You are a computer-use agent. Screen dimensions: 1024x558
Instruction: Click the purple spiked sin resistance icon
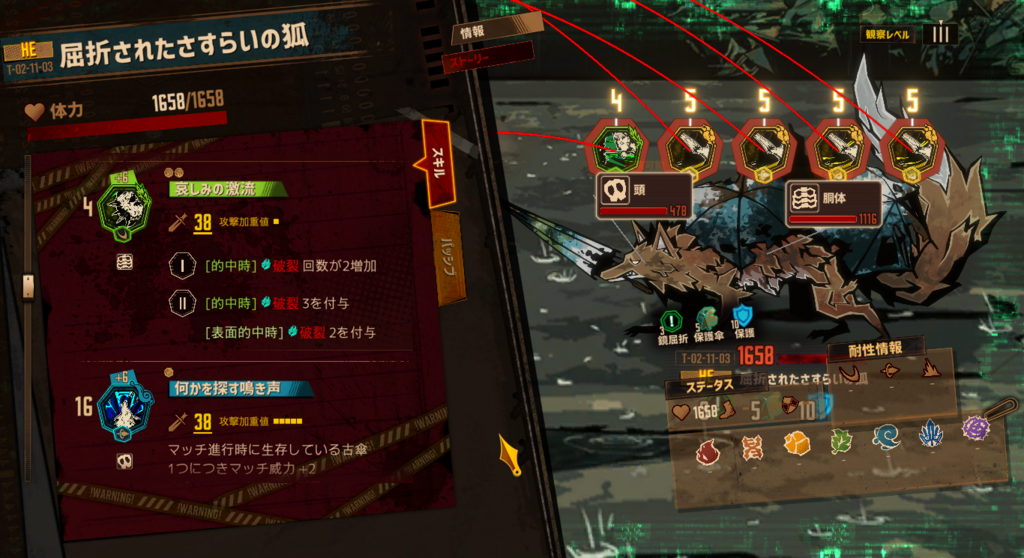(975, 428)
